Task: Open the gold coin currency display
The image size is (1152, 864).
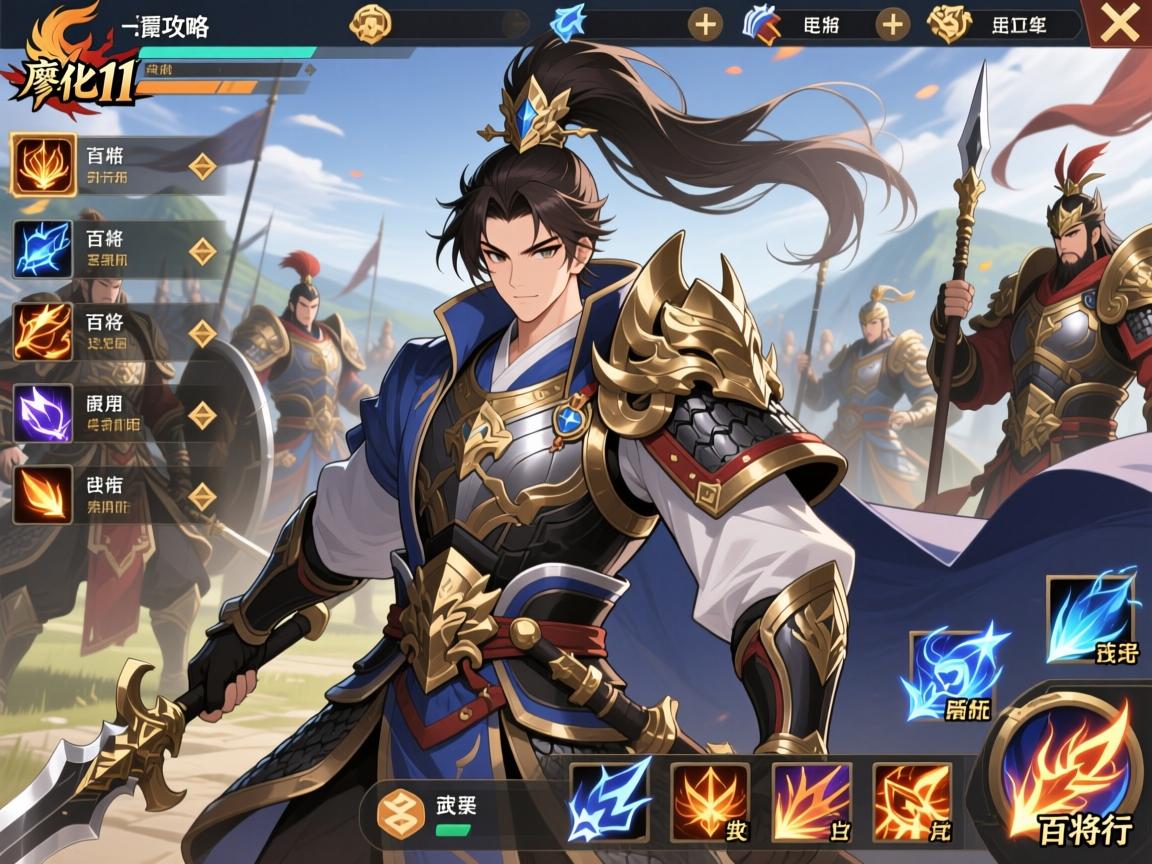Action: [x=369, y=24]
